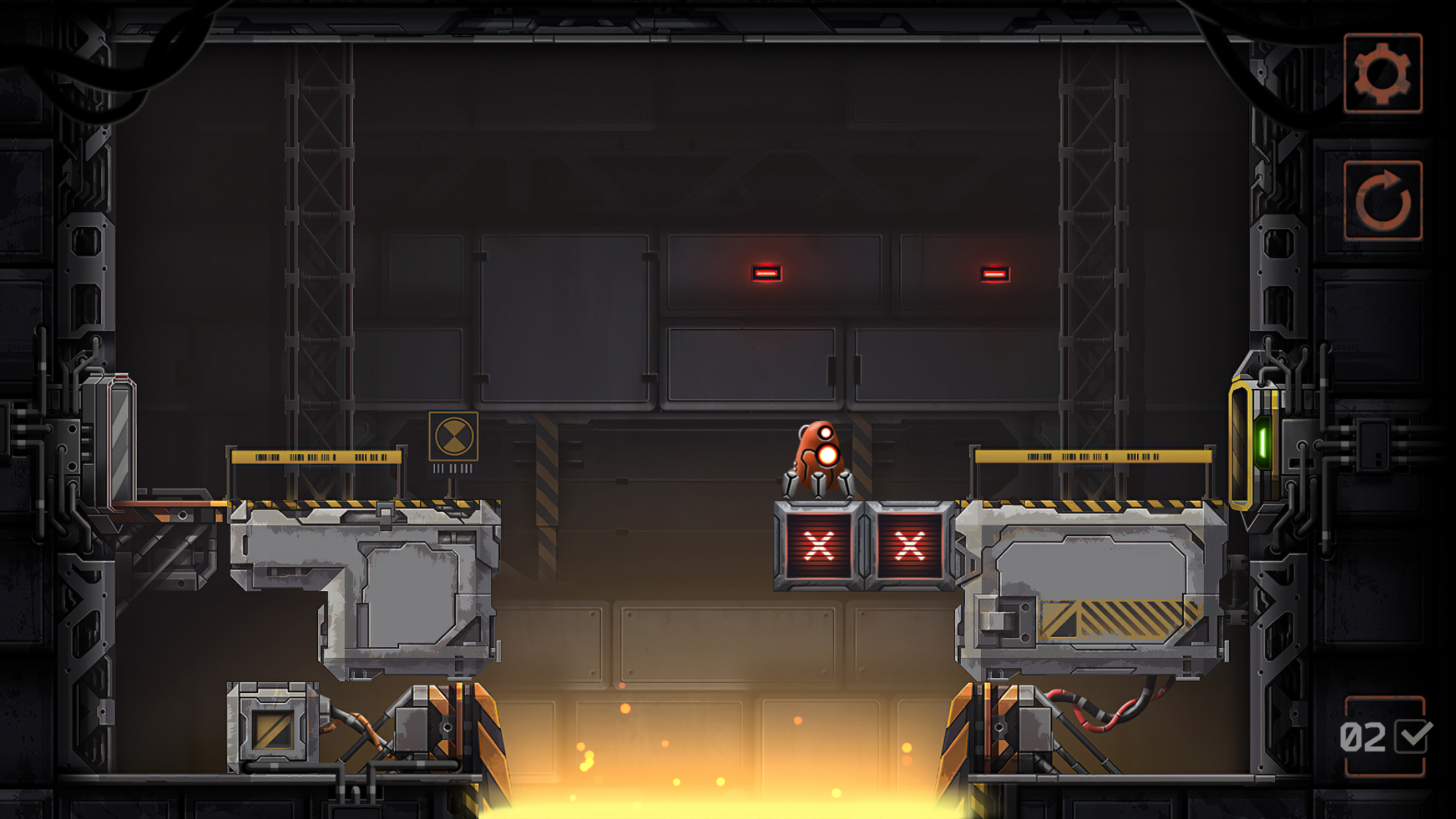
Task: Open the gear settings menu
Action: [x=1383, y=73]
